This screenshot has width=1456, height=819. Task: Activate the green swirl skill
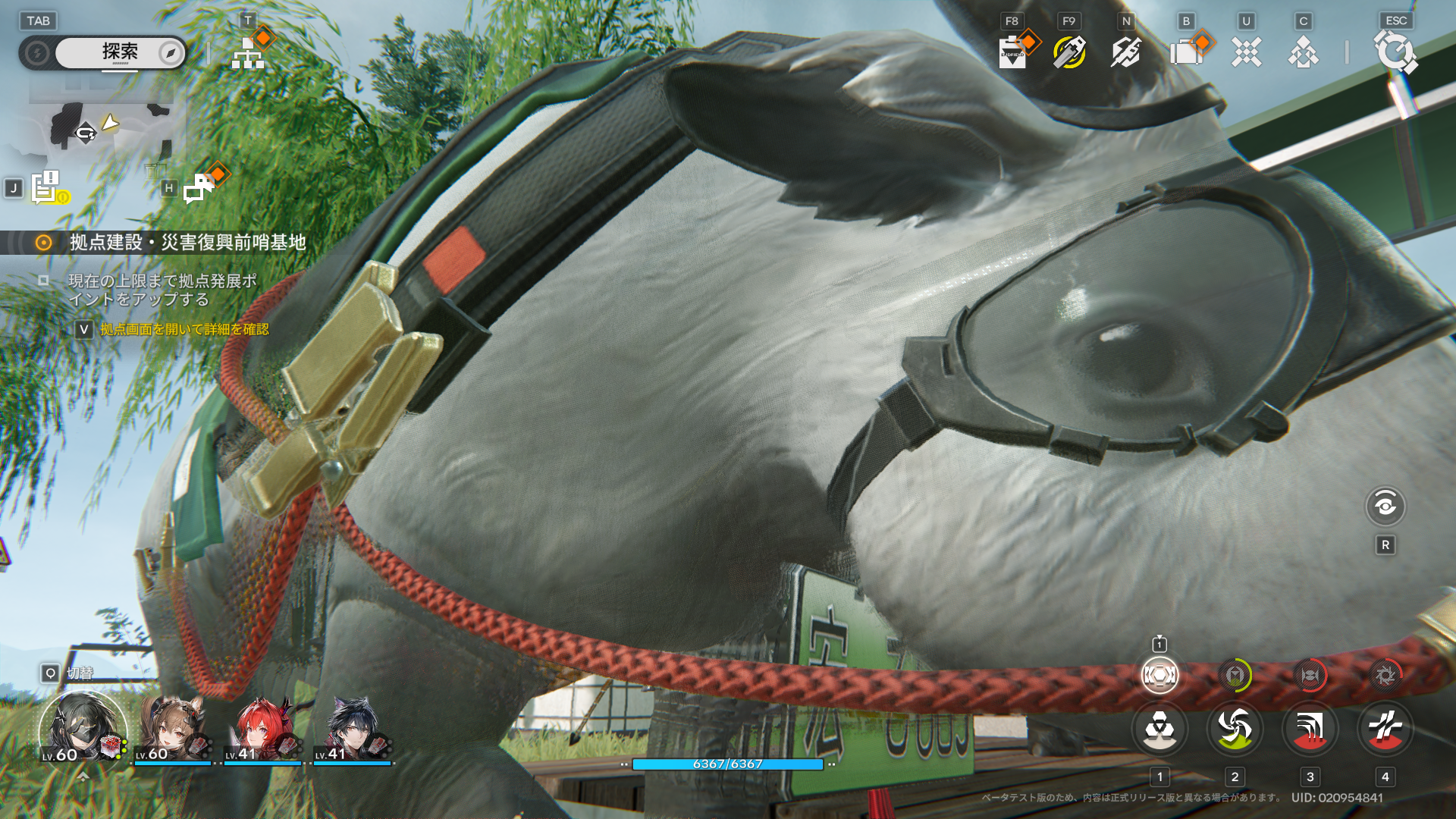point(1235,729)
